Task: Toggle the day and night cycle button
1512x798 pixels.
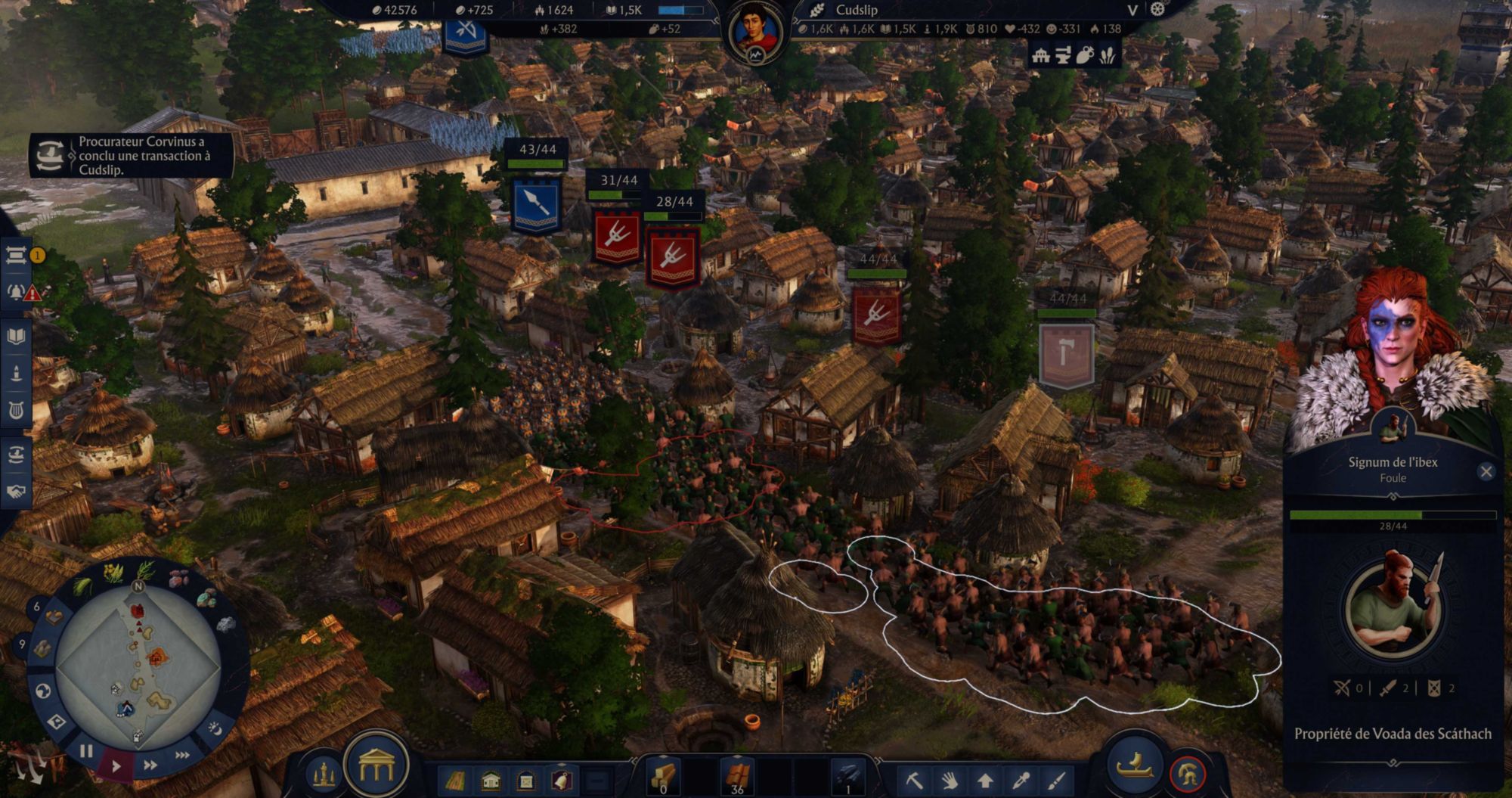Action: pos(215,728)
